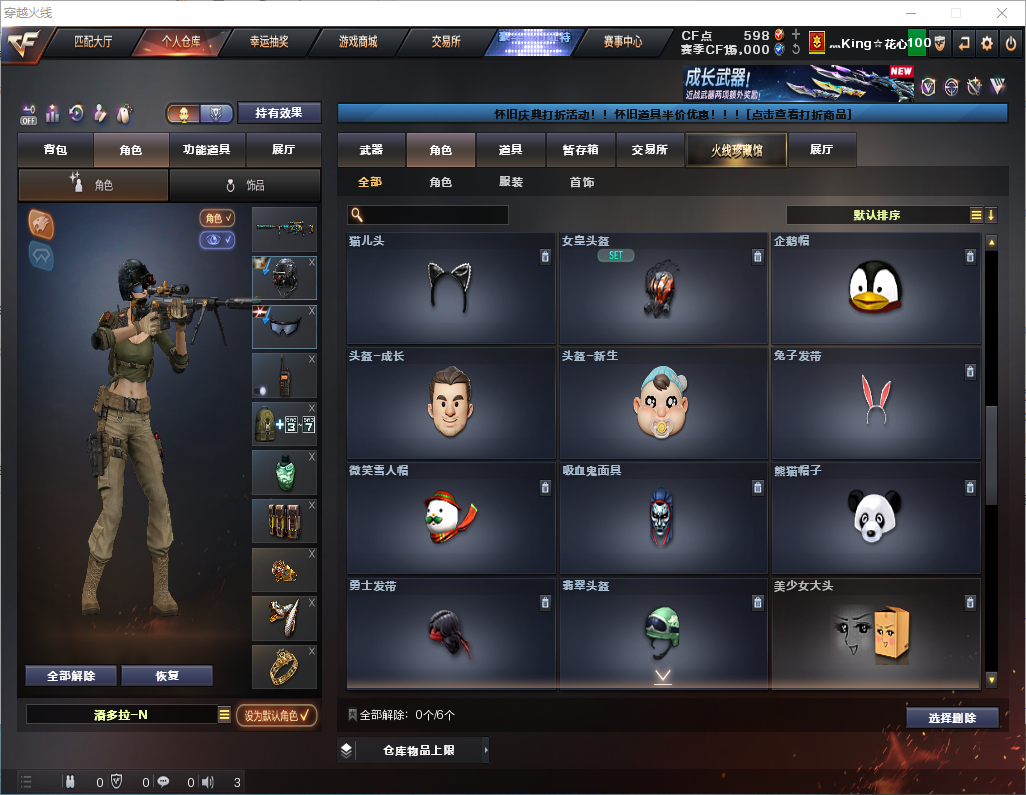
Task: Choose the 熊猫帽子 panda hat item
Action: tap(875, 518)
